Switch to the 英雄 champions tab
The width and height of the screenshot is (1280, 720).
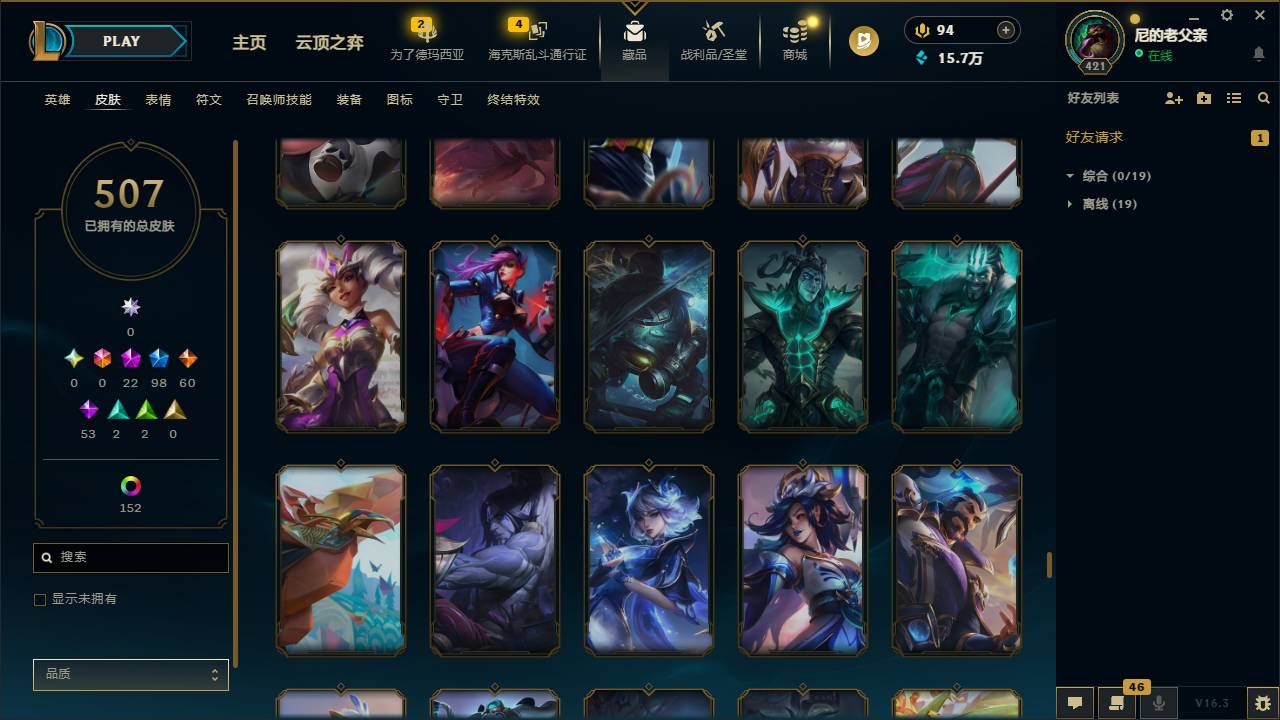57,100
